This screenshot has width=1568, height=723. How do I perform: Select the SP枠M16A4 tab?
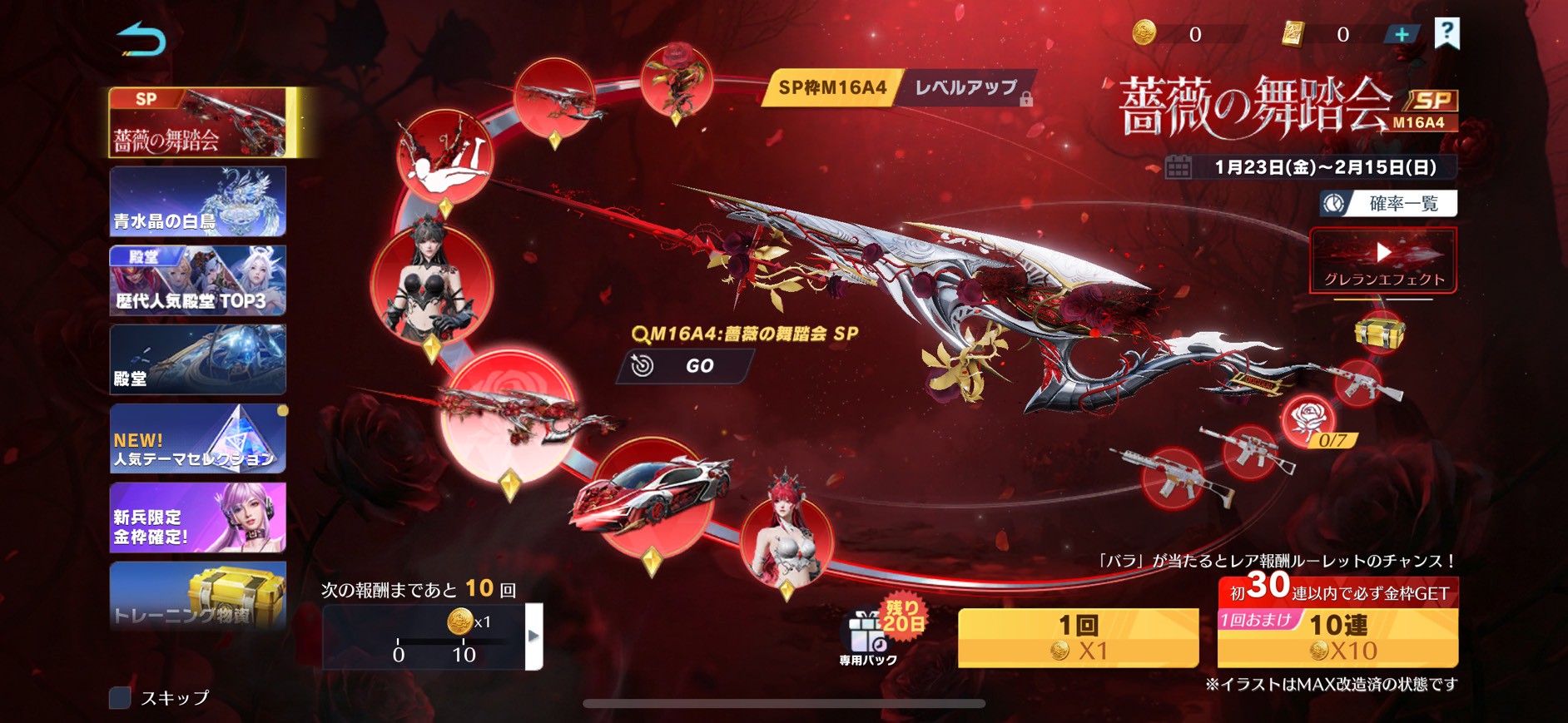click(831, 88)
